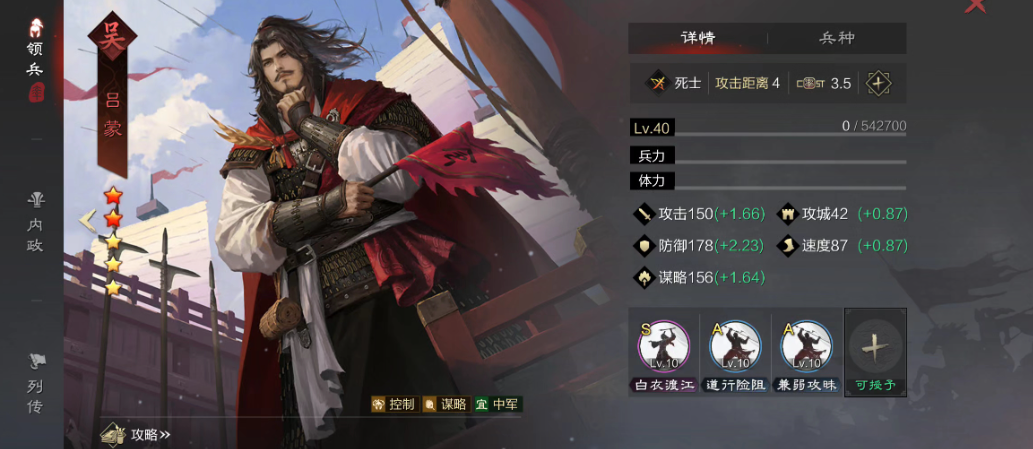
Task: Open the 兼弱攻昧 skill icon
Action: pos(806,347)
